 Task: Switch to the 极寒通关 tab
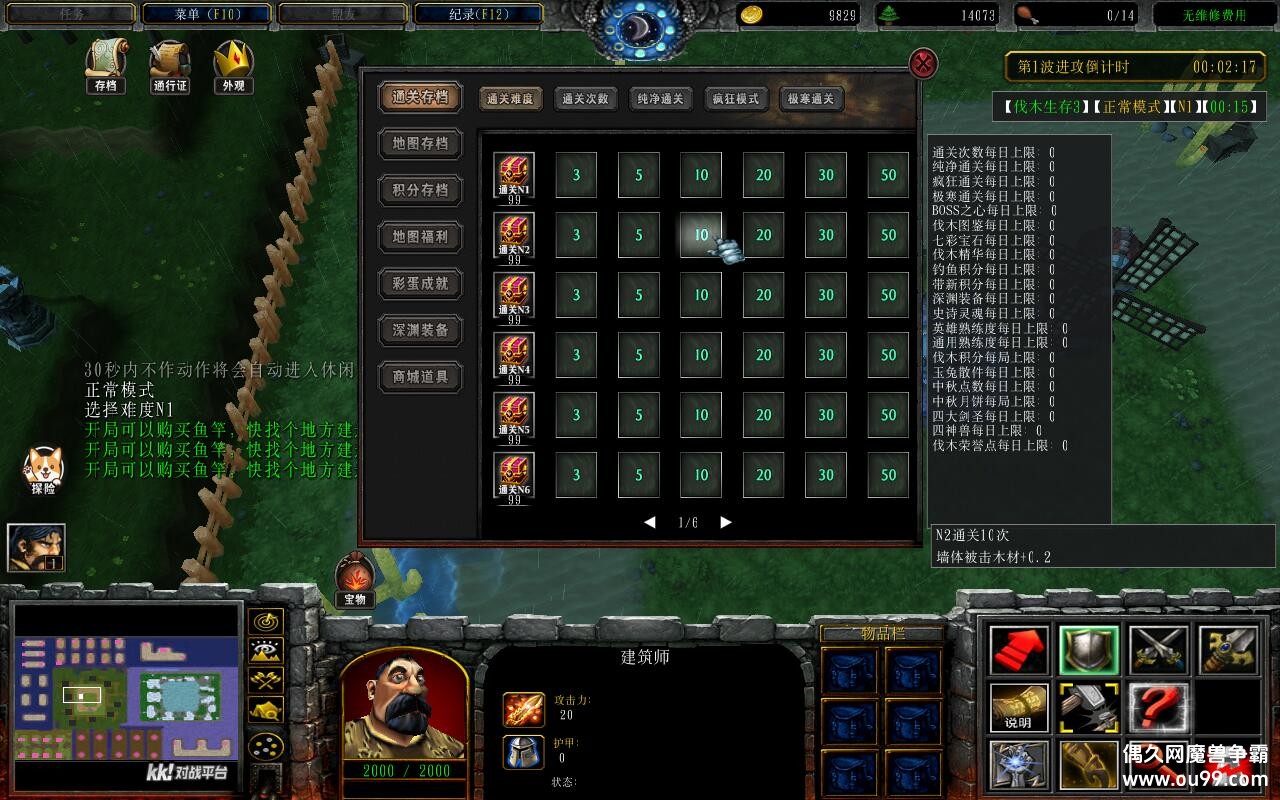click(811, 99)
